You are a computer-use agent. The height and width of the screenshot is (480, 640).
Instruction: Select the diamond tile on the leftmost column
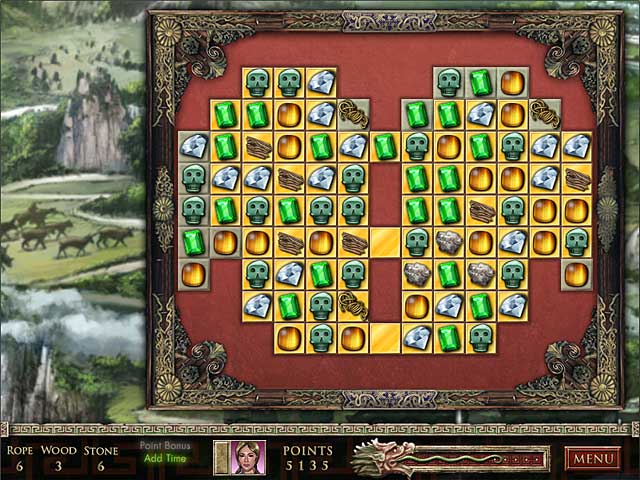[193, 147]
